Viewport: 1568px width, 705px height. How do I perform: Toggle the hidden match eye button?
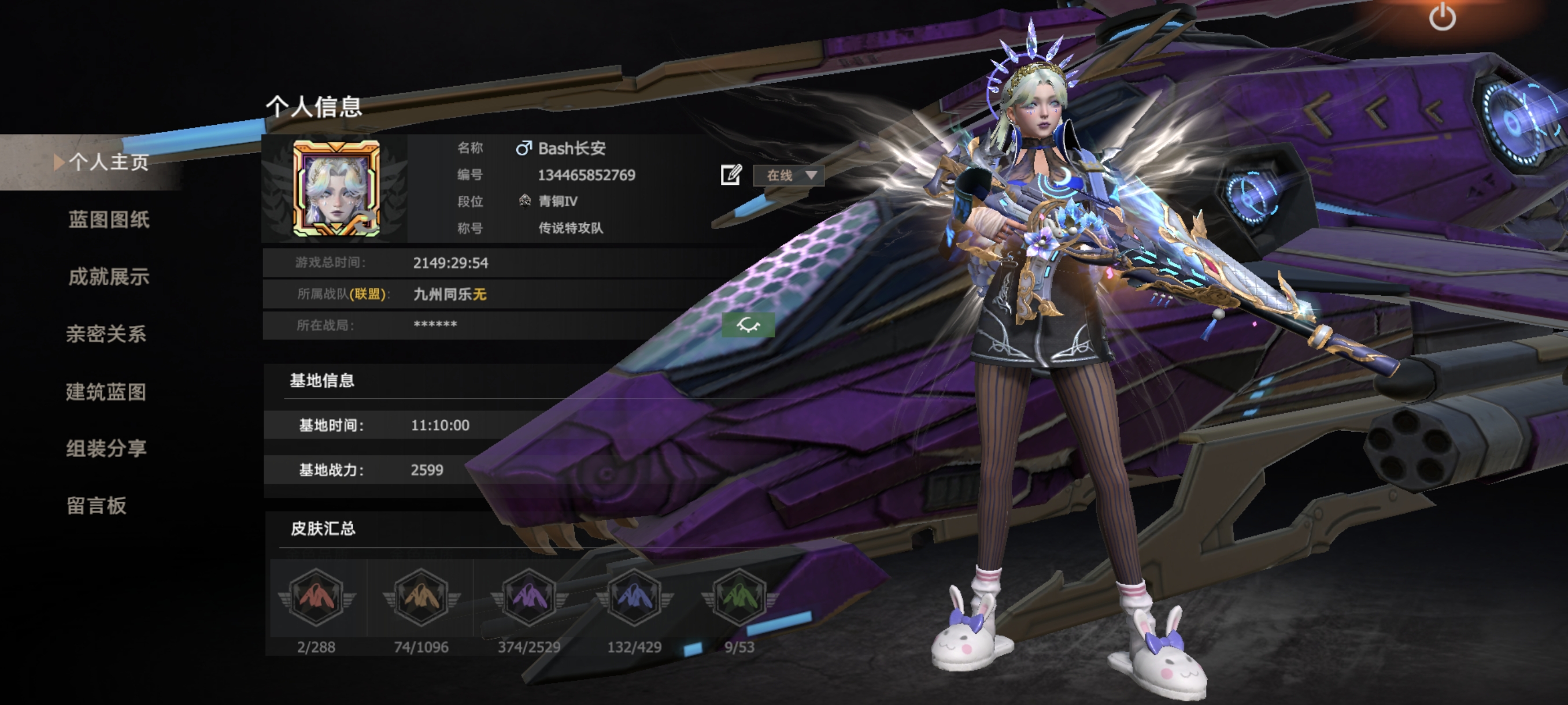pos(748,325)
